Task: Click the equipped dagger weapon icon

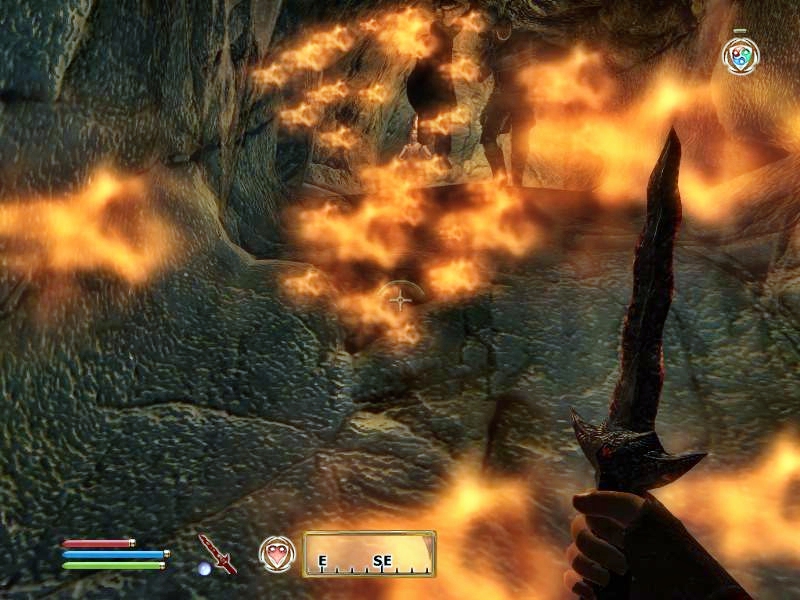Action: 217,553
